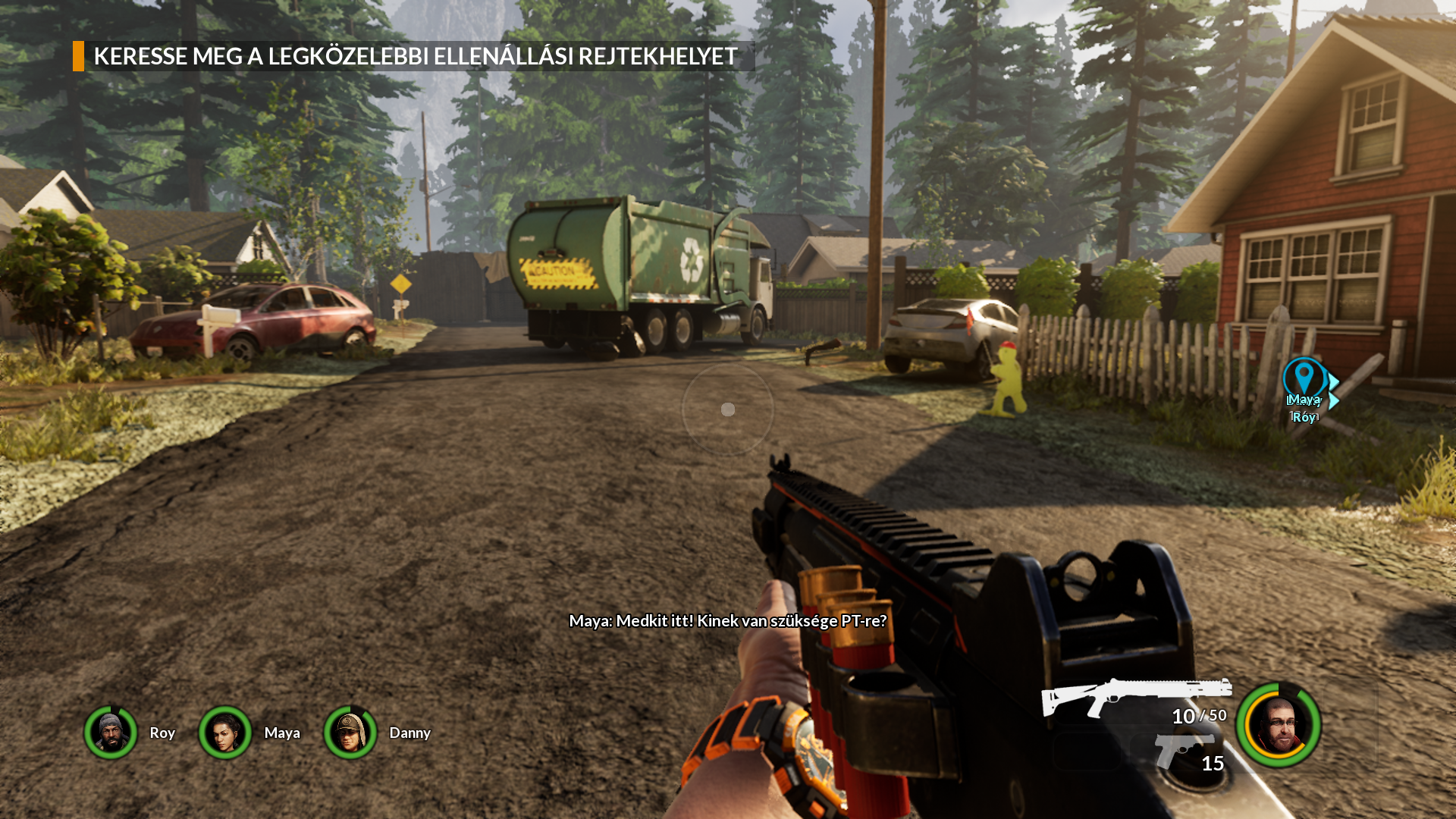Click the player character portrait
Viewport: 1456px width, 819px height.
coord(1279,725)
